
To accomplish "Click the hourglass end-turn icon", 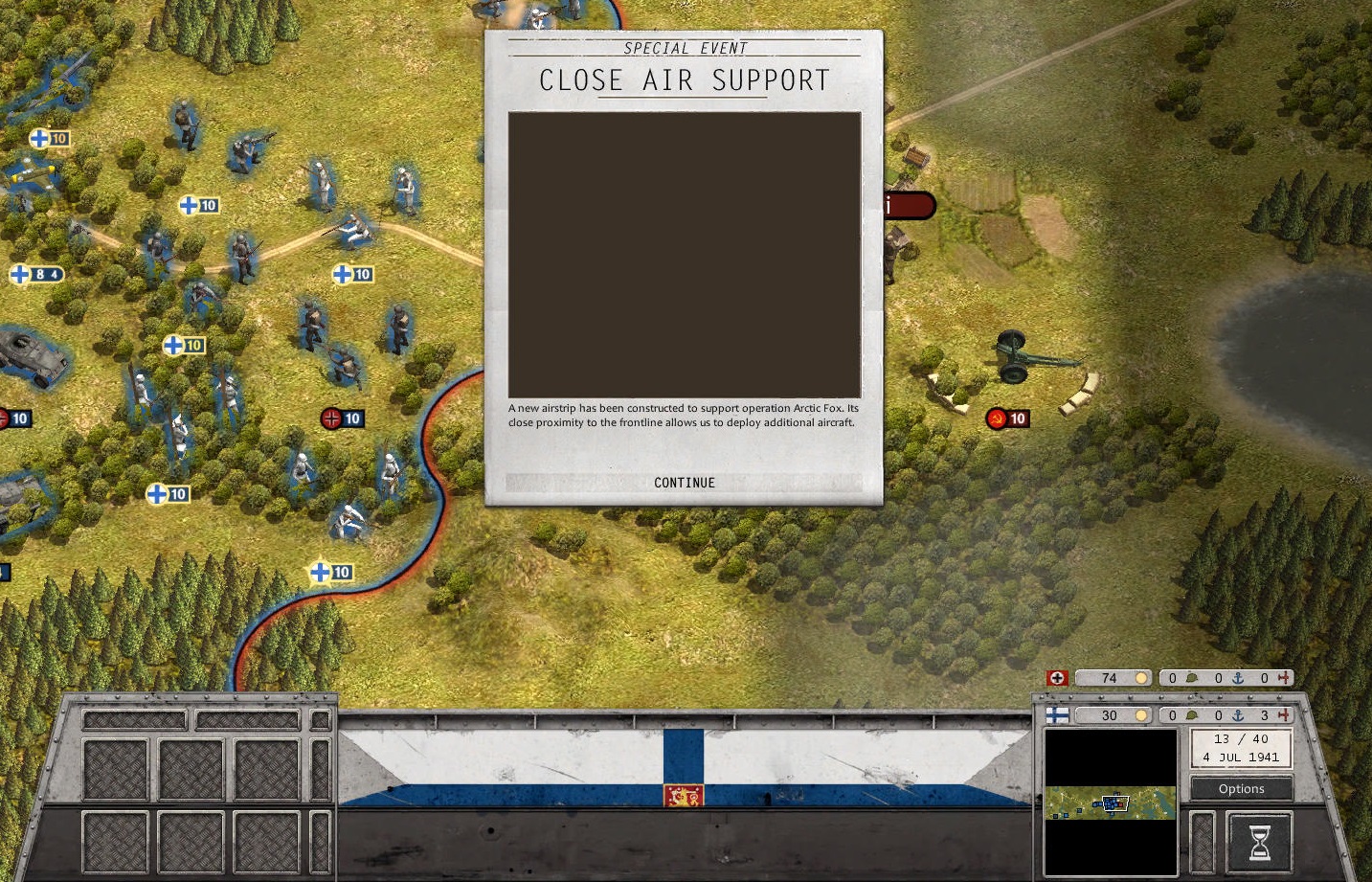I will pyautogui.click(x=1258, y=839).
